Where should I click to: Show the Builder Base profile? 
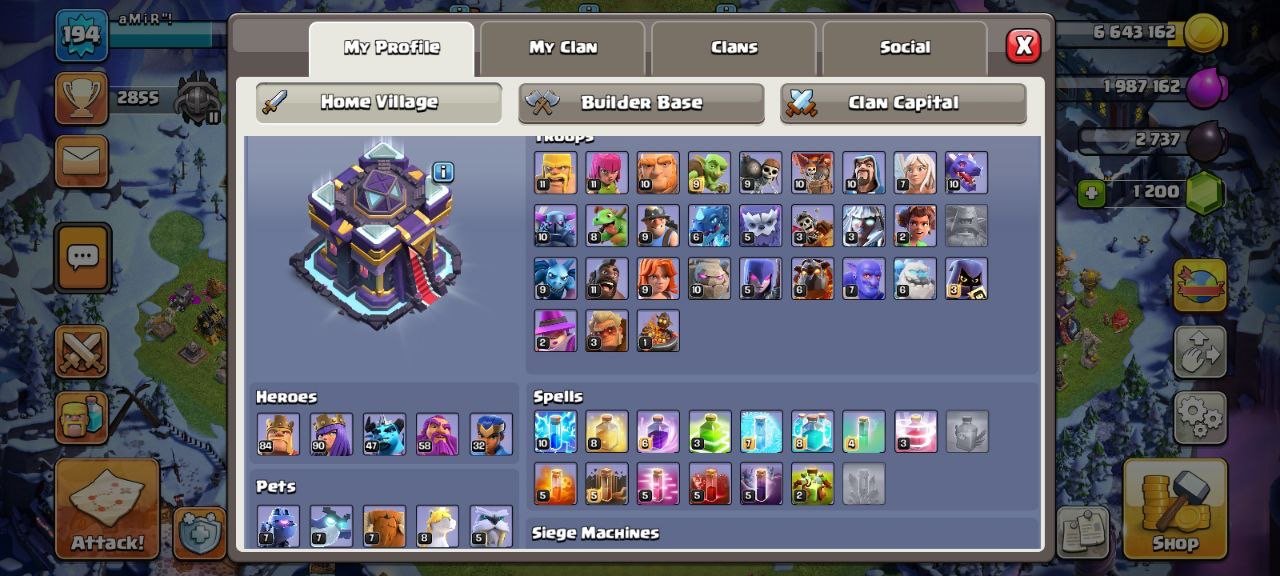tap(641, 102)
